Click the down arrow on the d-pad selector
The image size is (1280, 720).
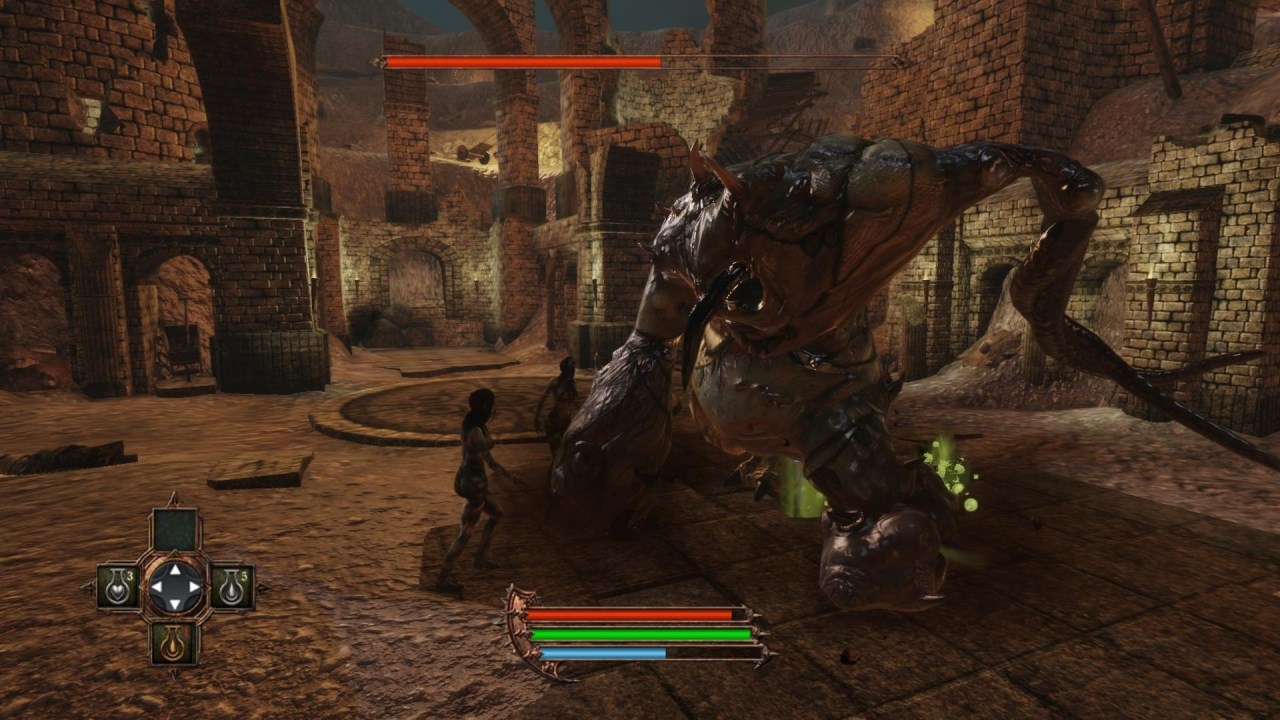[175, 604]
